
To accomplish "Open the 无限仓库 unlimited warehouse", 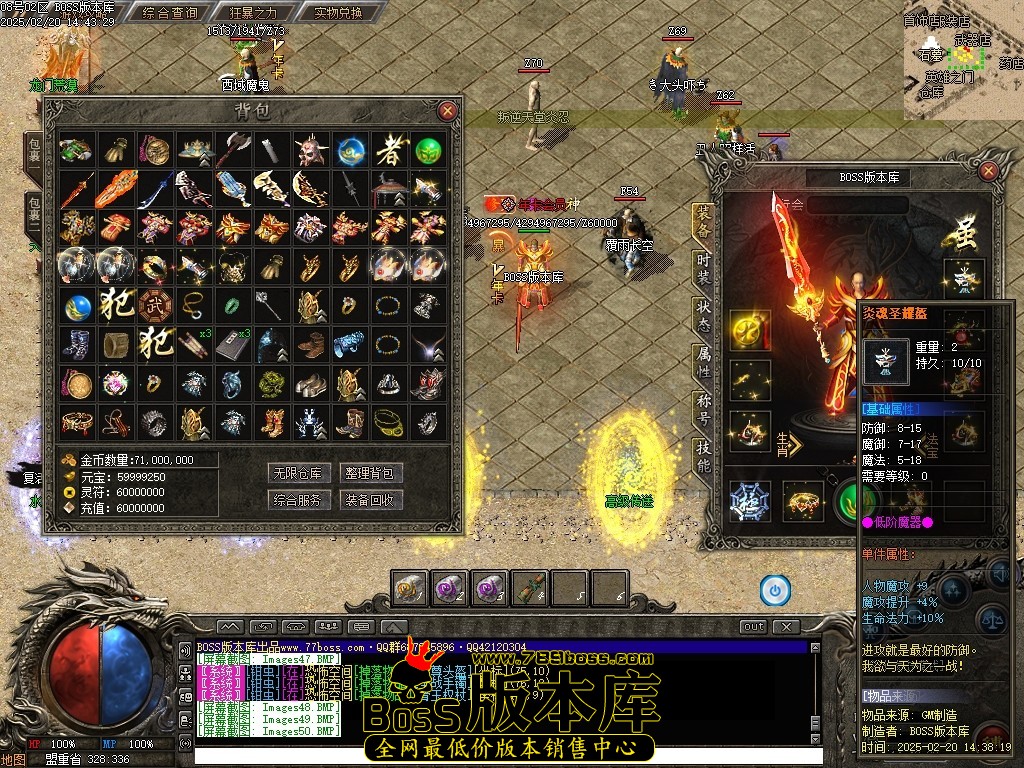I will click(x=299, y=473).
